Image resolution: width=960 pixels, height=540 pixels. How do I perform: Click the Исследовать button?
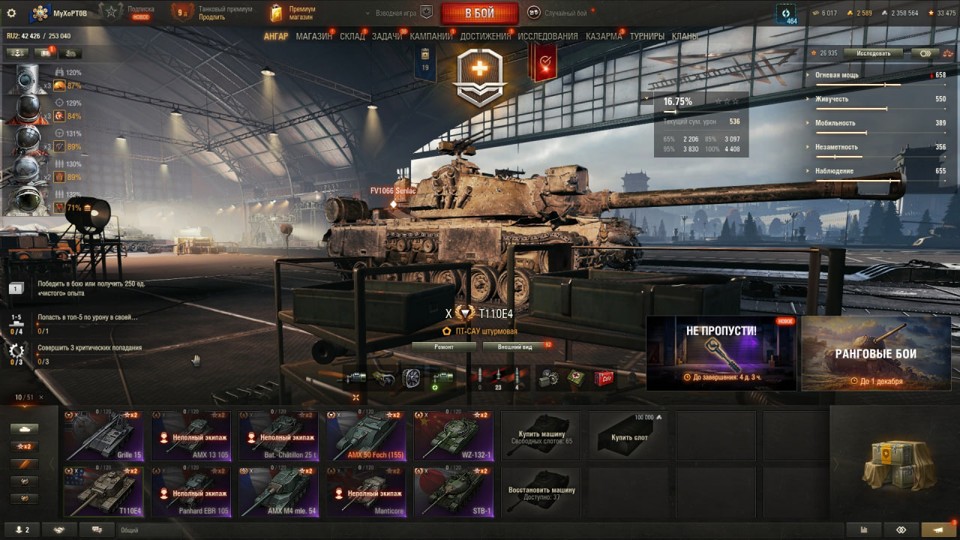872,53
